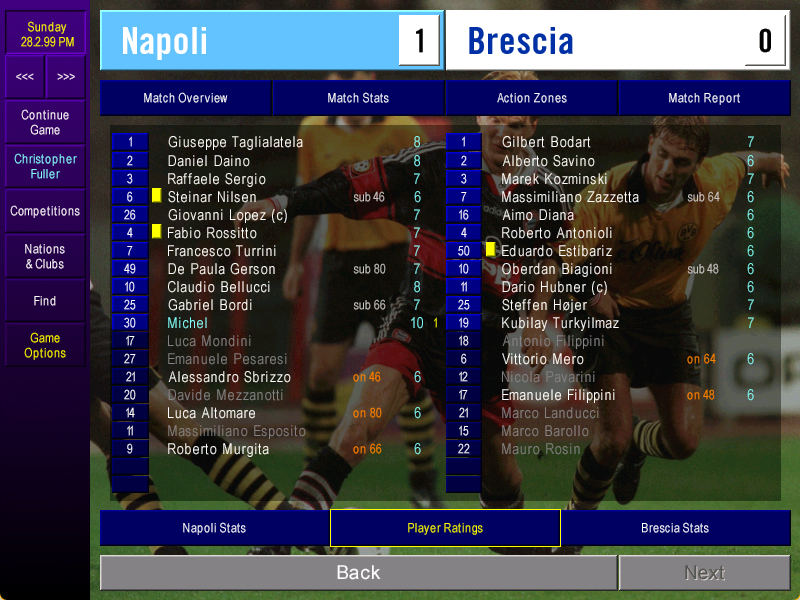The image size is (800, 600).
Task: Show the Action Zones view
Action: click(x=531, y=98)
